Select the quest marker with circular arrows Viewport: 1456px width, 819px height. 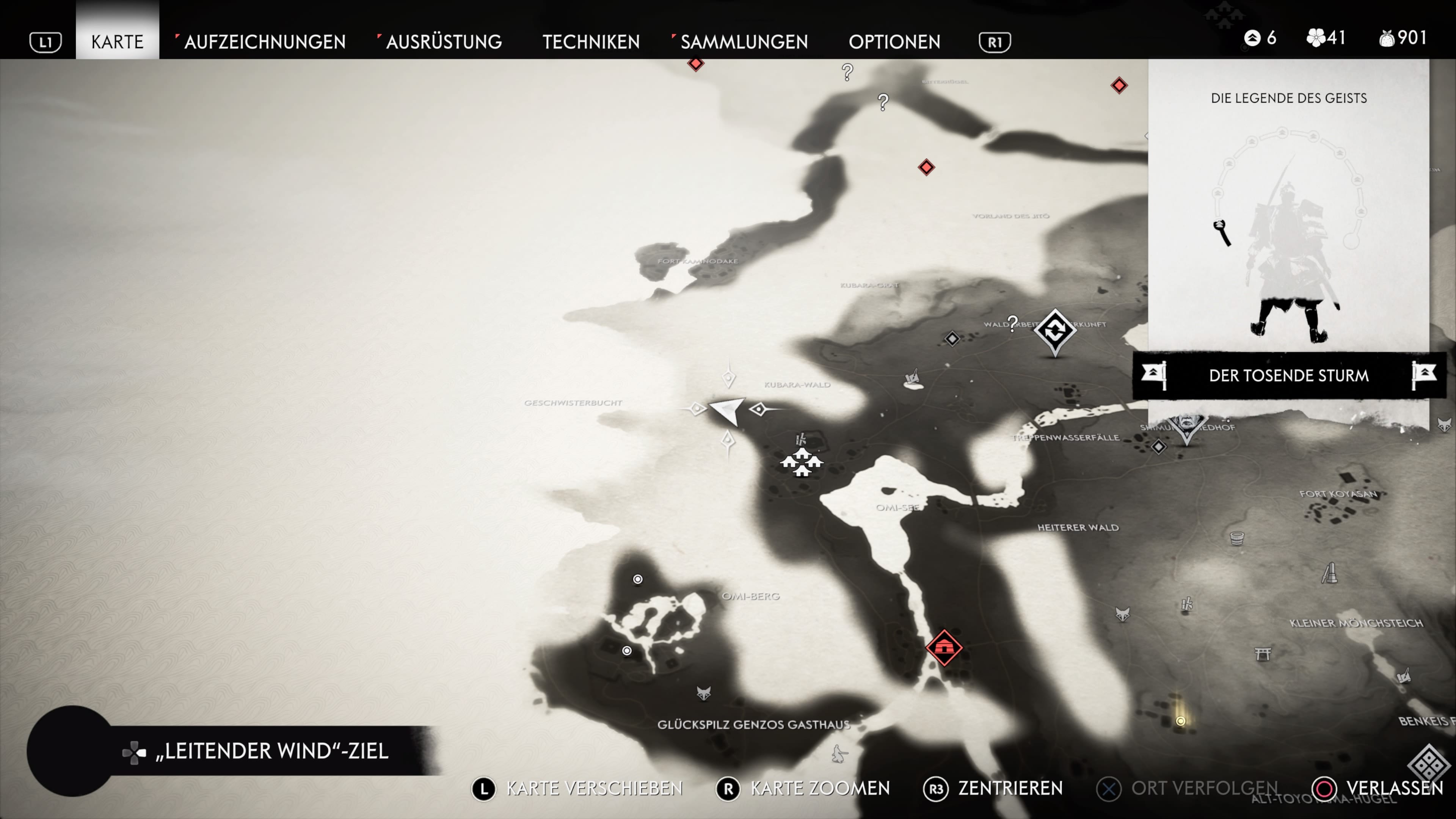tap(1055, 331)
